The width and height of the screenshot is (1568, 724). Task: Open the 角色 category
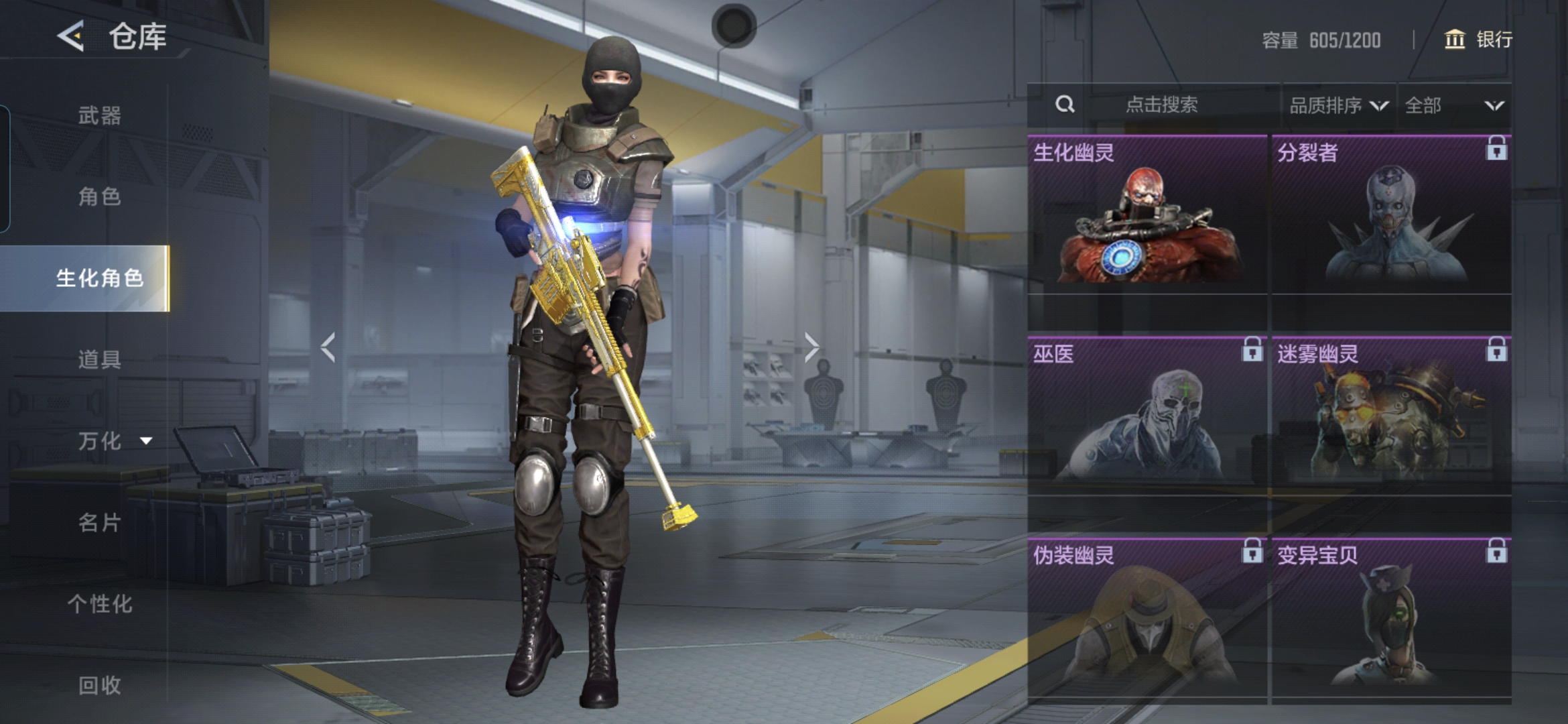click(99, 196)
